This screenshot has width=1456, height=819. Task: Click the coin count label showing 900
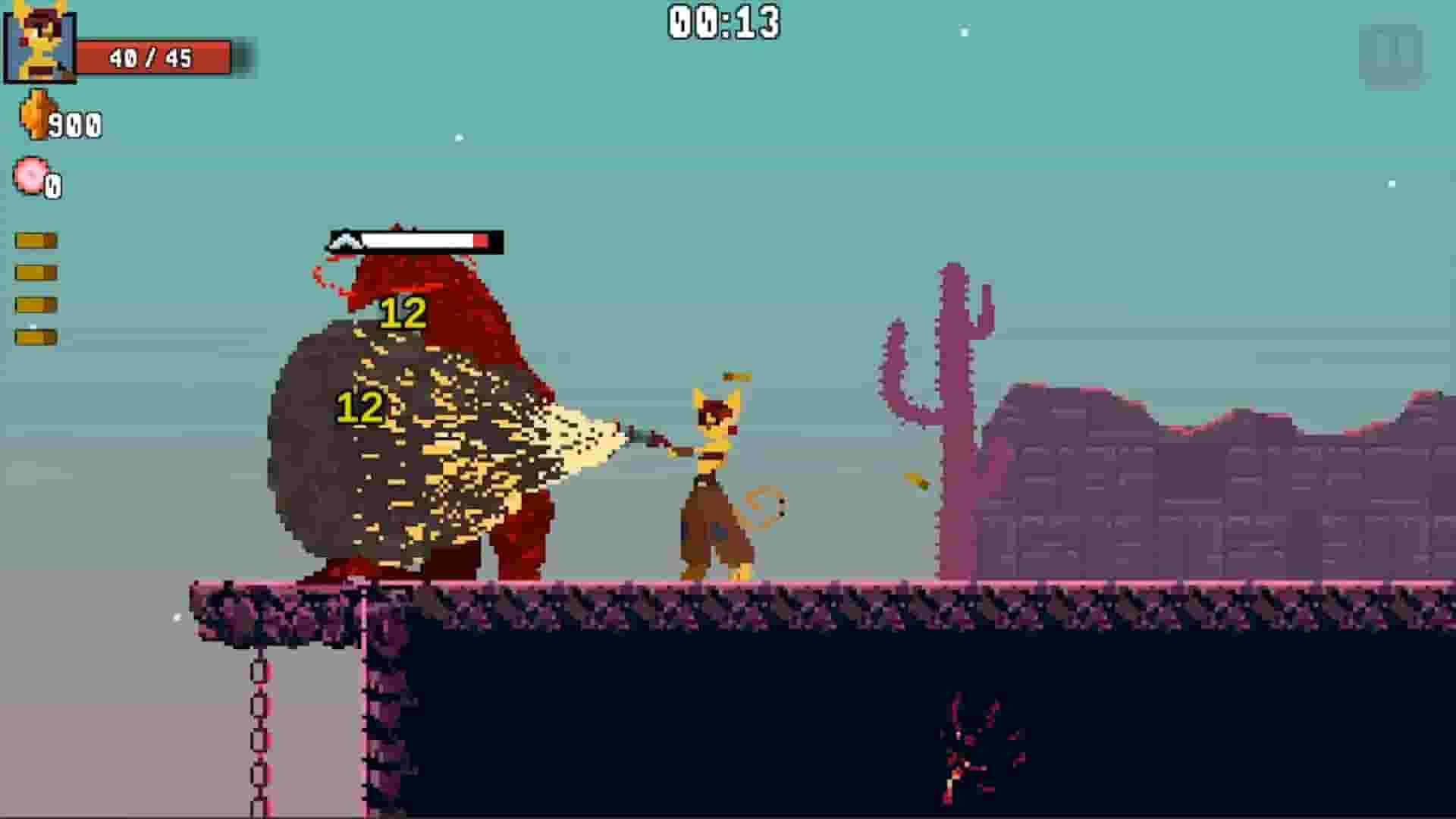click(x=74, y=124)
